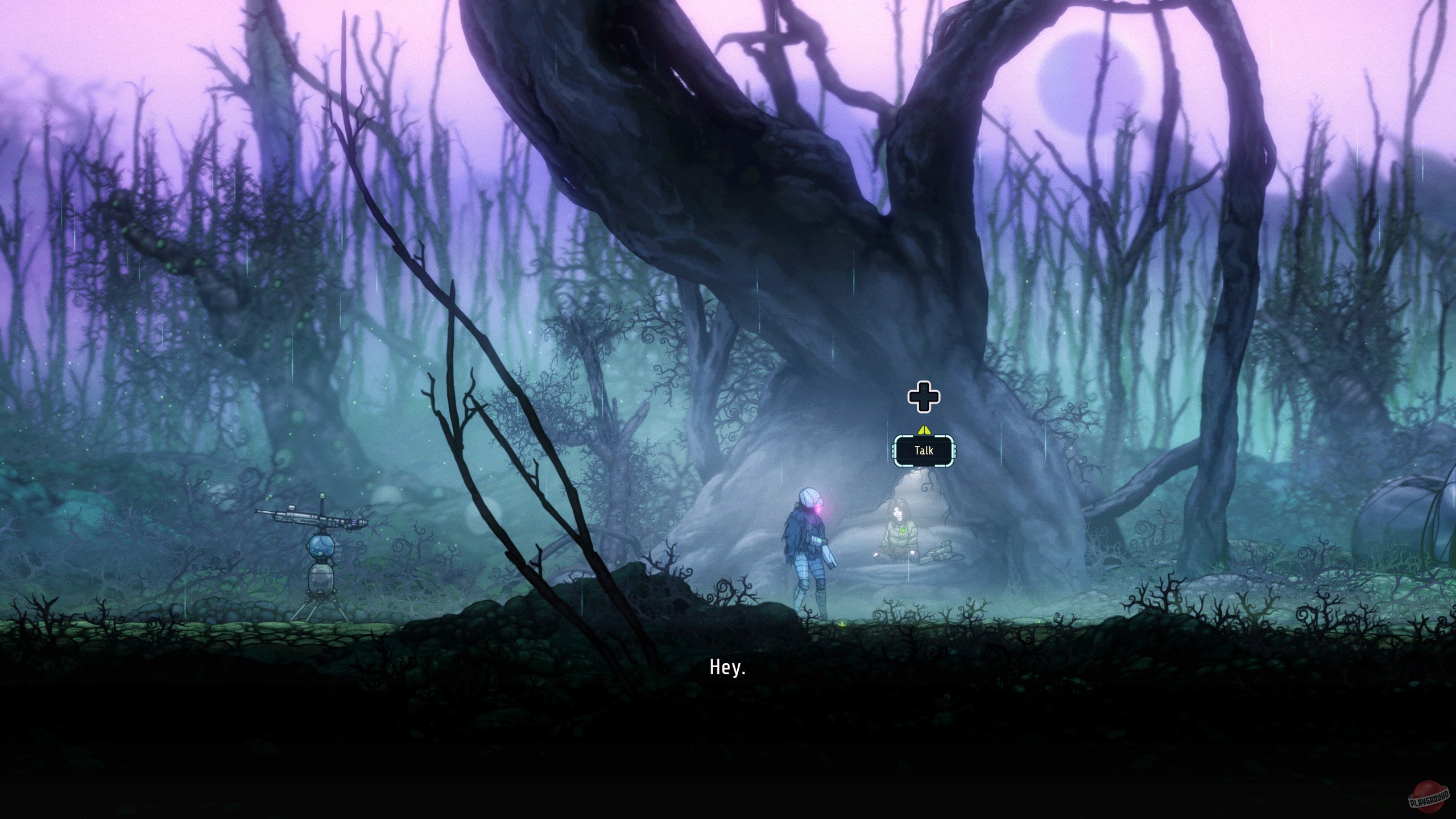This screenshot has width=1456, height=819.
Task: Click the pink glow on the astronaut's visor
Action: tap(817, 510)
